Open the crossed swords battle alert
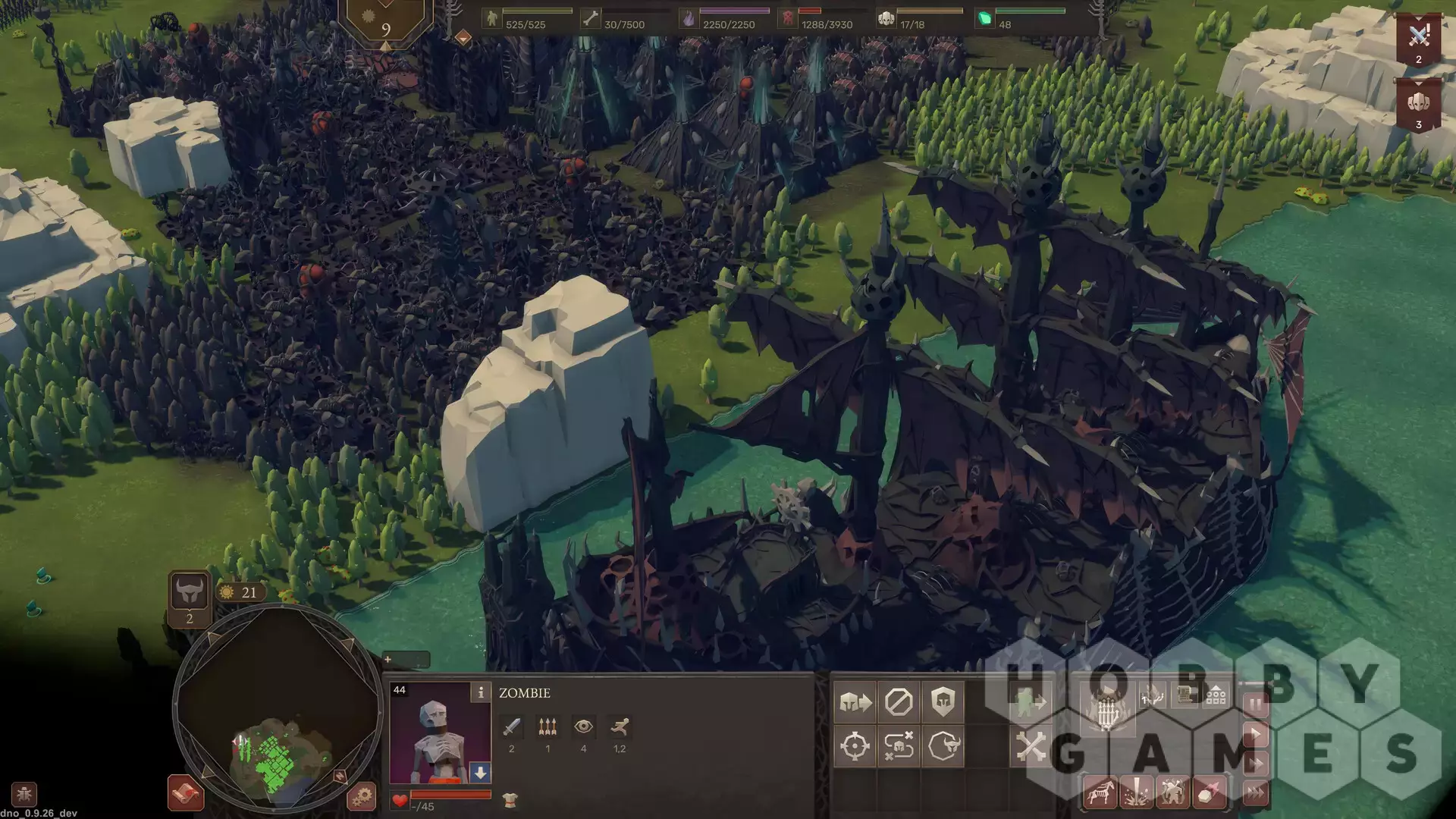The width and height of the screenshot is (1456, 819). point(1418,38)
